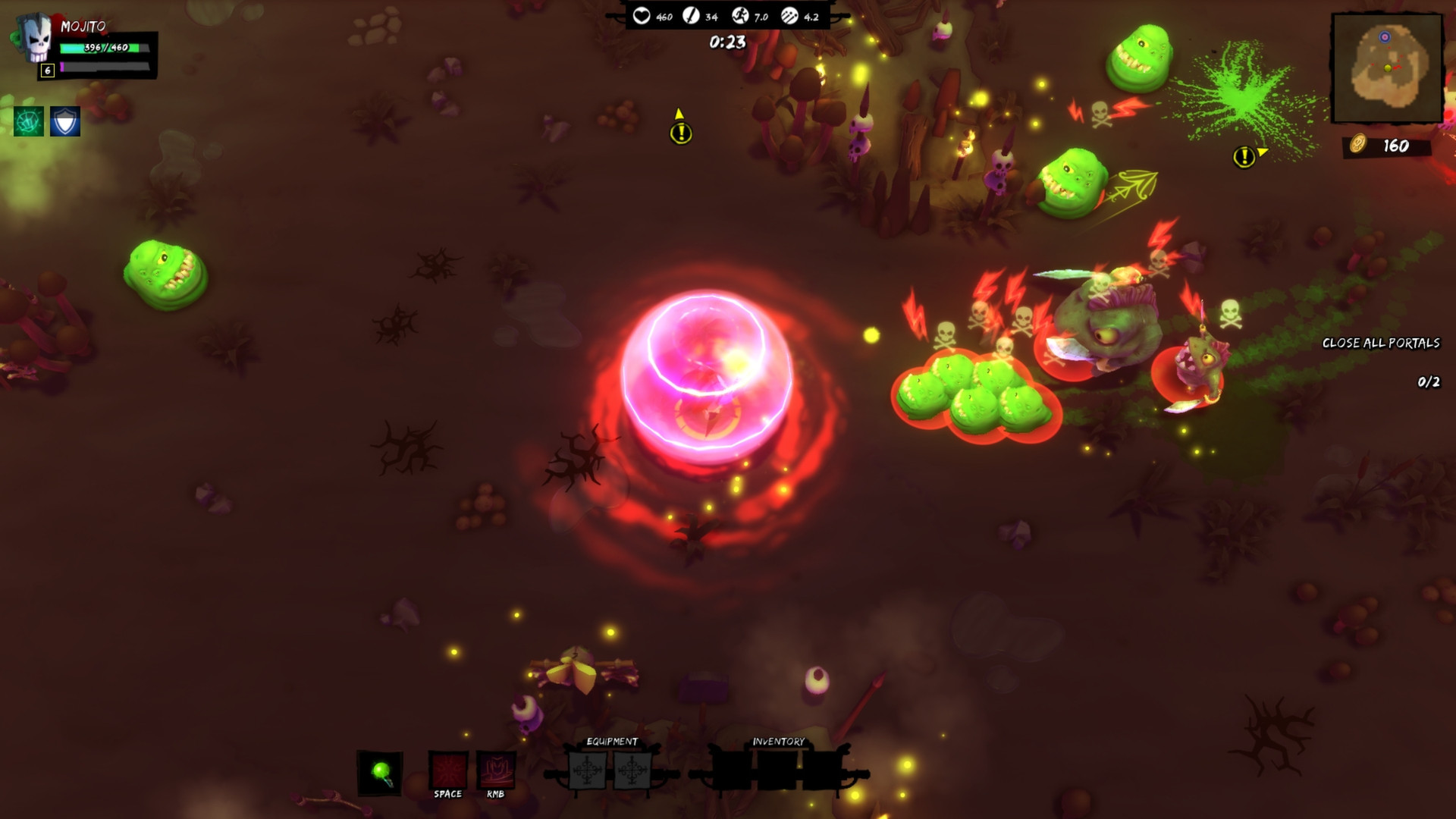Click the INVENTORY section label
Screen dimensions: 1456x819
click(779, 741)
